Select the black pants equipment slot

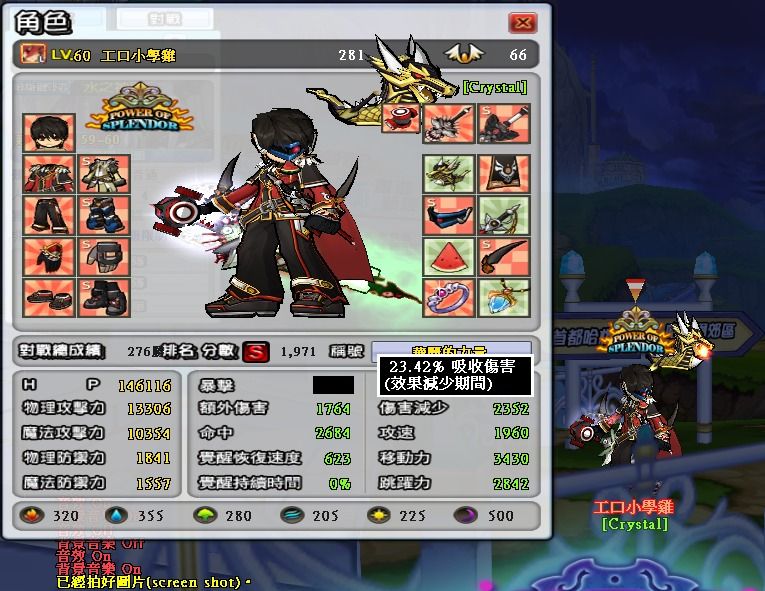[48, 215]
